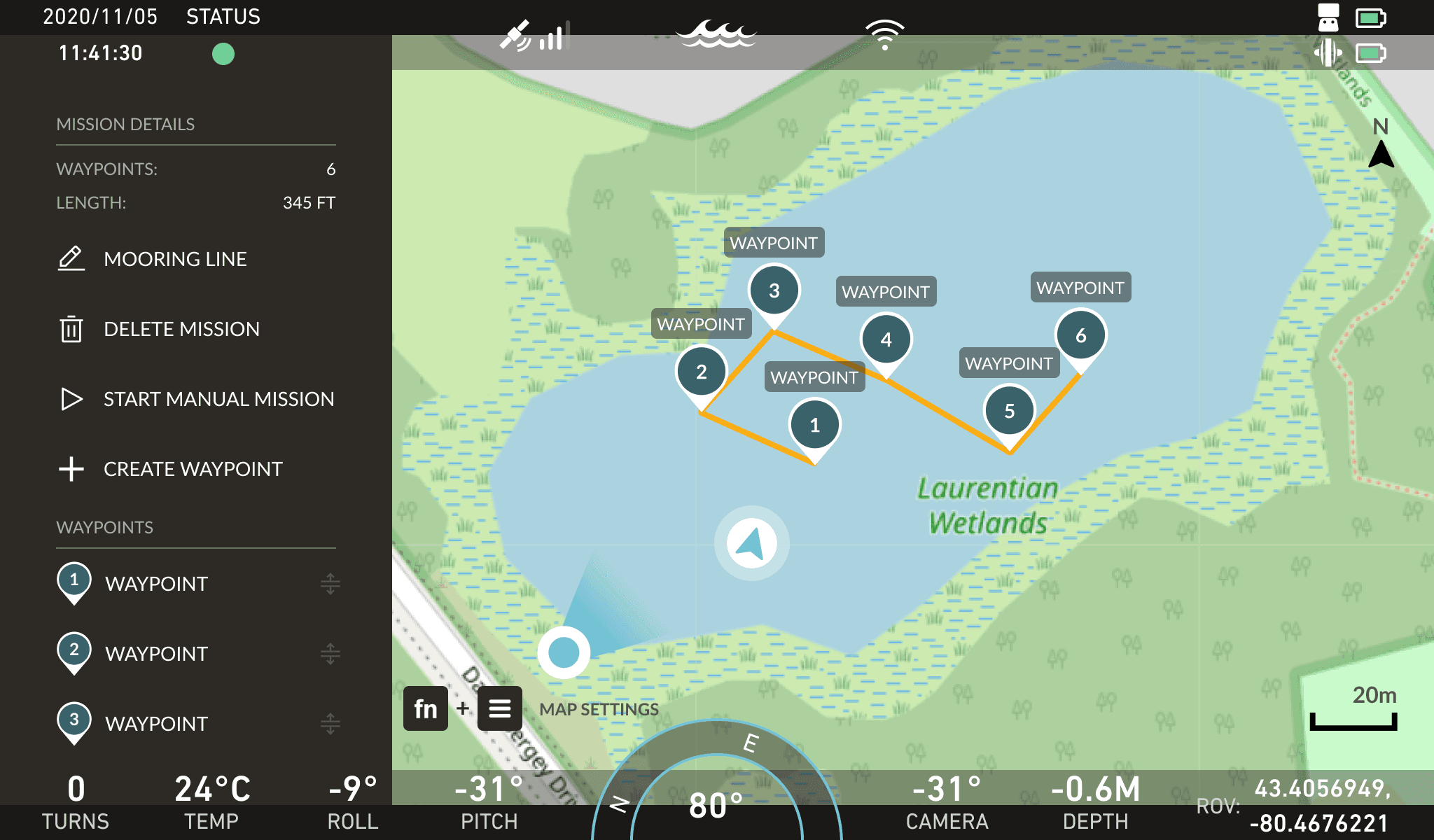The image size is (1434, 840).
Task: Select map marker for waypoint 4
Action: (886, 340)
